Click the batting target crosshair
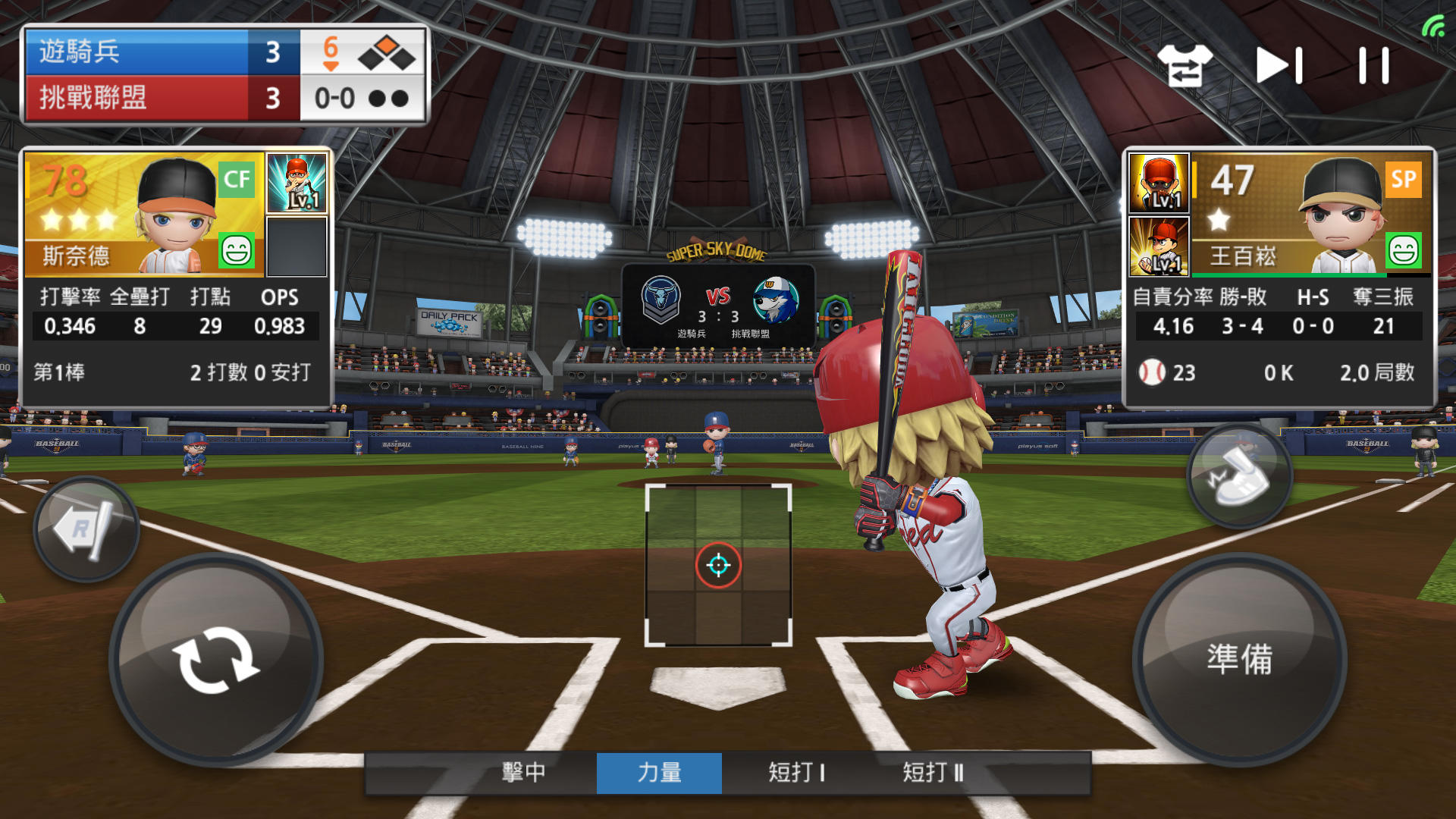The width and height of the screenshot is (1456, 819). [x=718, y=565]
